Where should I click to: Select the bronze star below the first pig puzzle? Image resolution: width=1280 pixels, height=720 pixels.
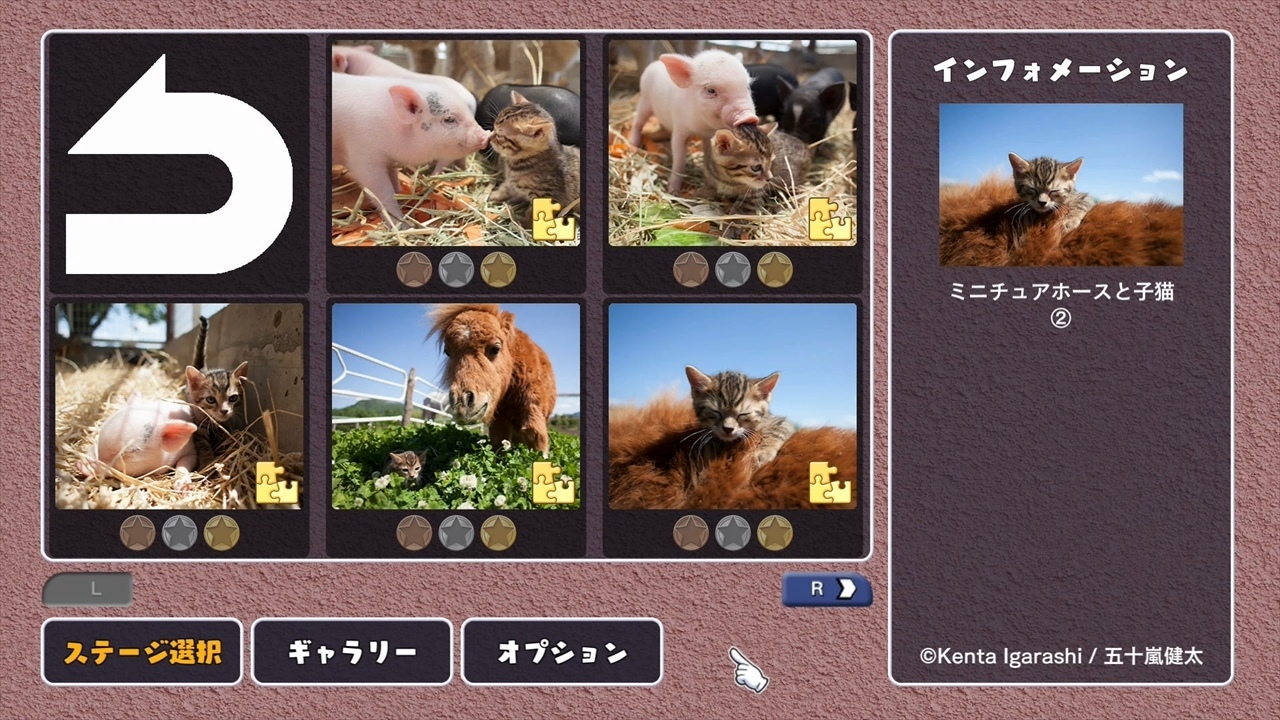(414, 269)
